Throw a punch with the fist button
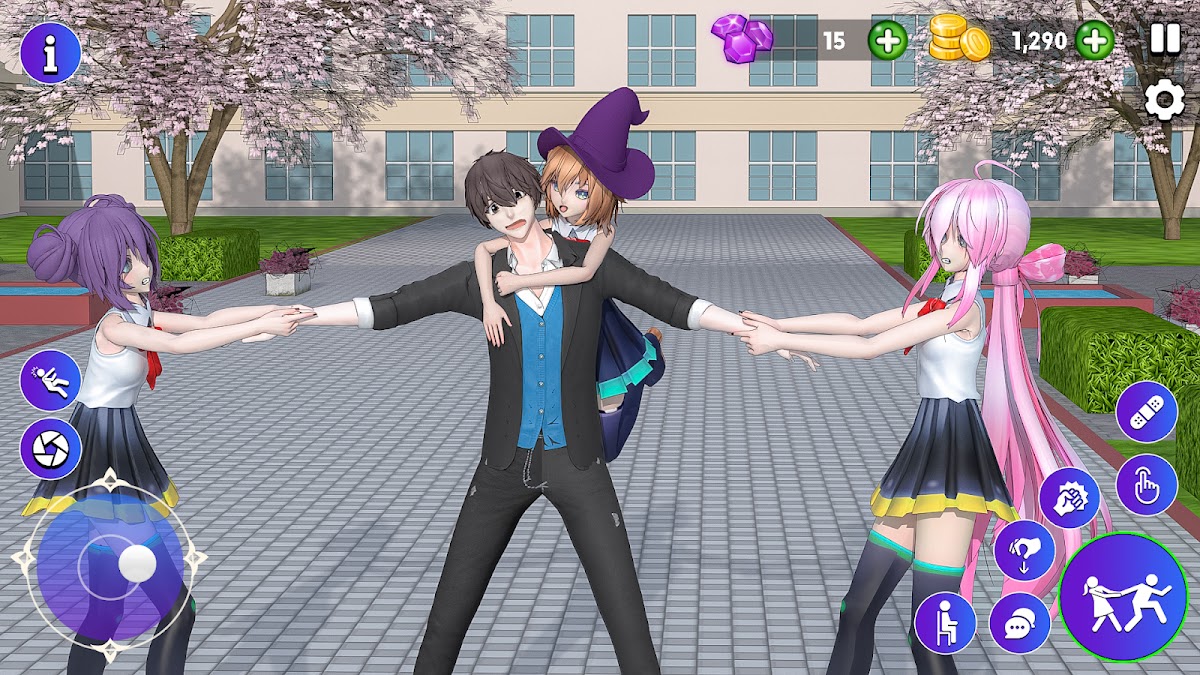1200x675 pixels. click(x=1069, y=498)
